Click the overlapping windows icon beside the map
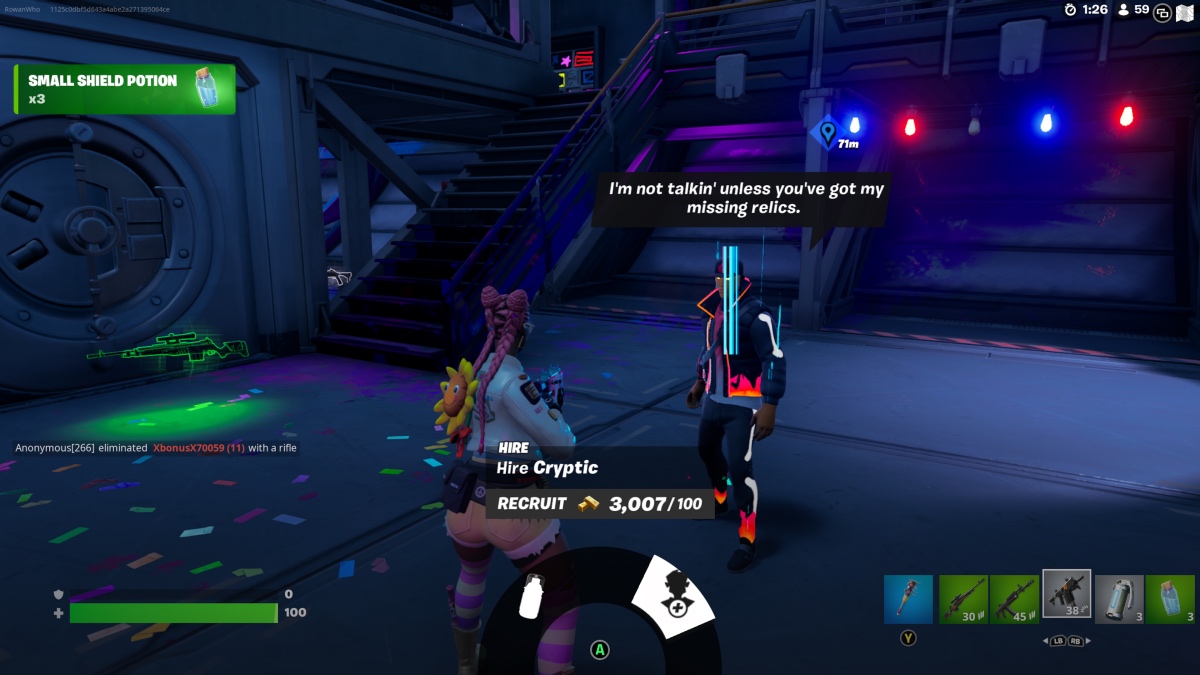This screenshot has width=1200, height=675. (1162, 12)
